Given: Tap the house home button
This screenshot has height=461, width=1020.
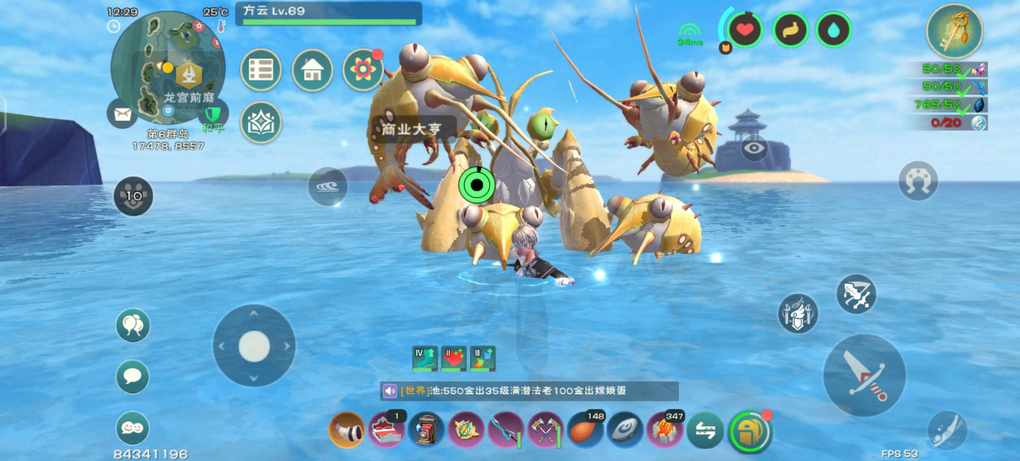Looking at the screenshot, I should click(x=312, y=70).
